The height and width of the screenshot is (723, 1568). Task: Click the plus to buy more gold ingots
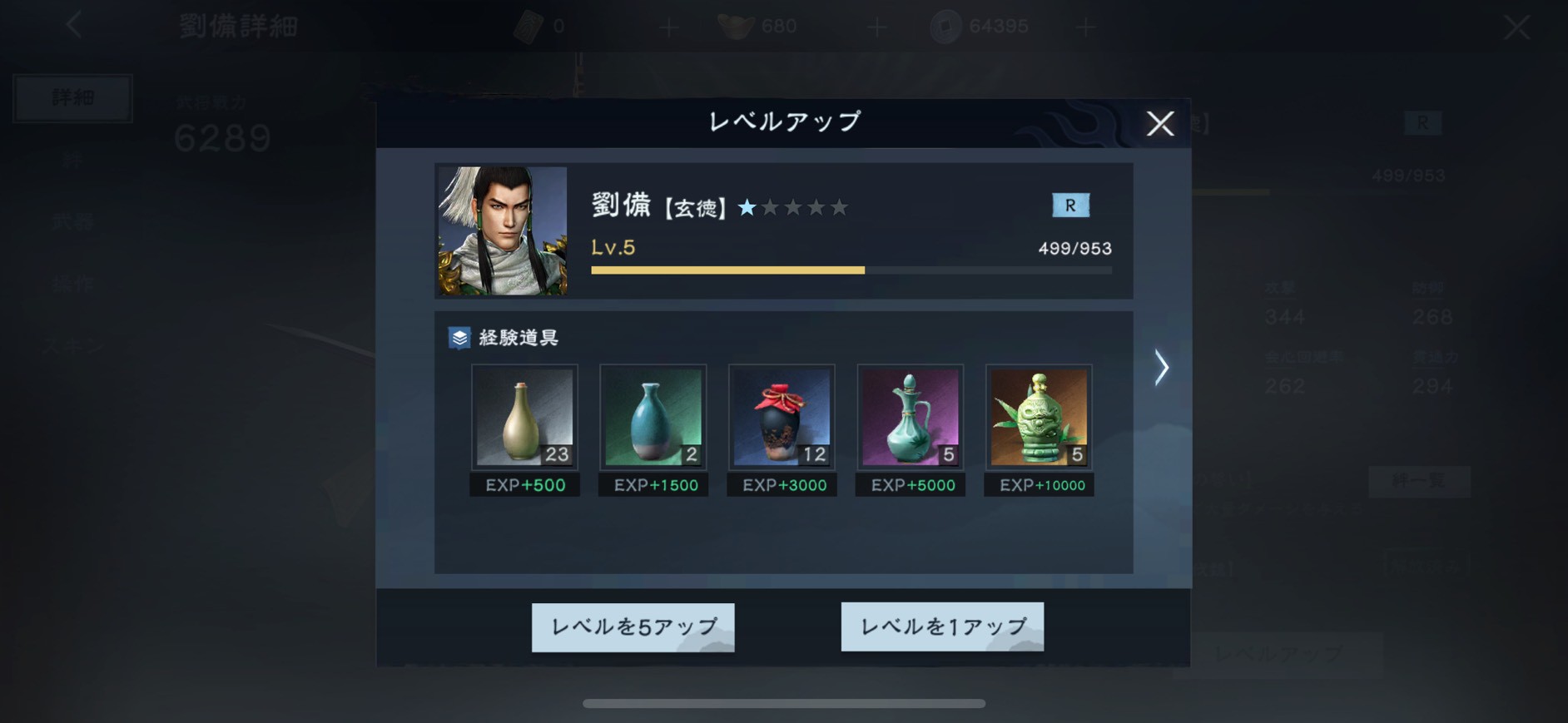point(876,26)
